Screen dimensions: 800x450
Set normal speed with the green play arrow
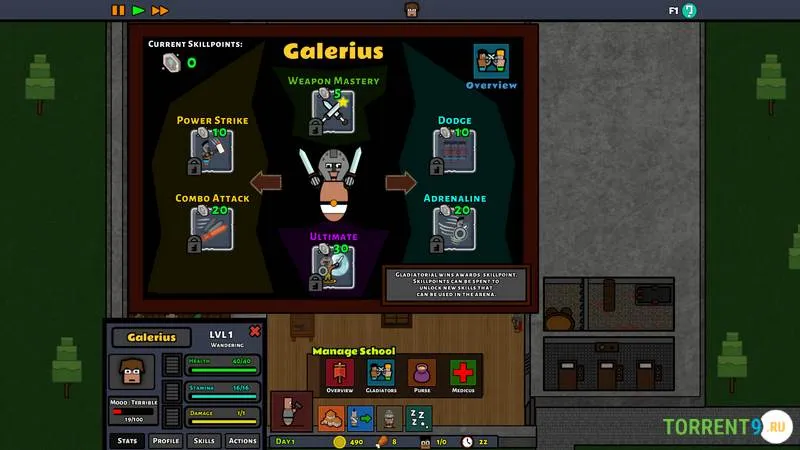pos(138,10)
